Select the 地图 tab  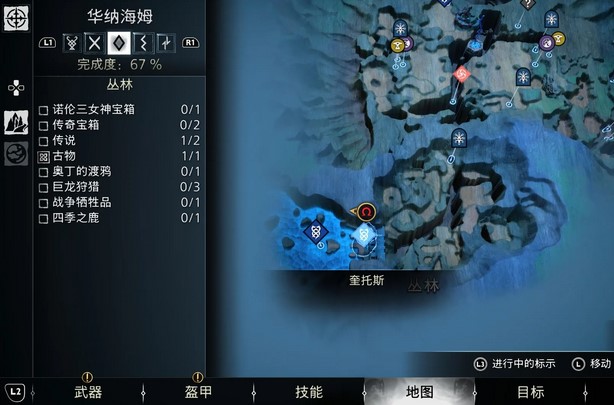420,392
